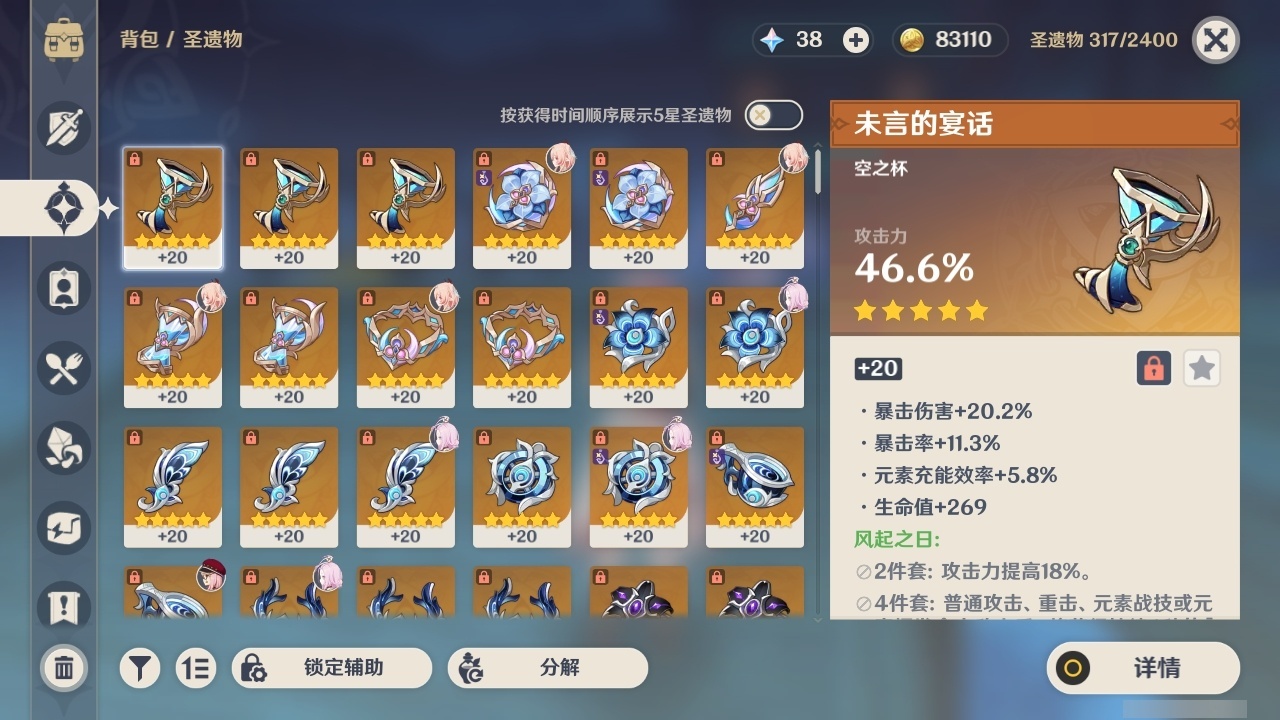Select the artifacts category tab
The height and width of the screenshot is (720, 1280).
coord(64,207)
